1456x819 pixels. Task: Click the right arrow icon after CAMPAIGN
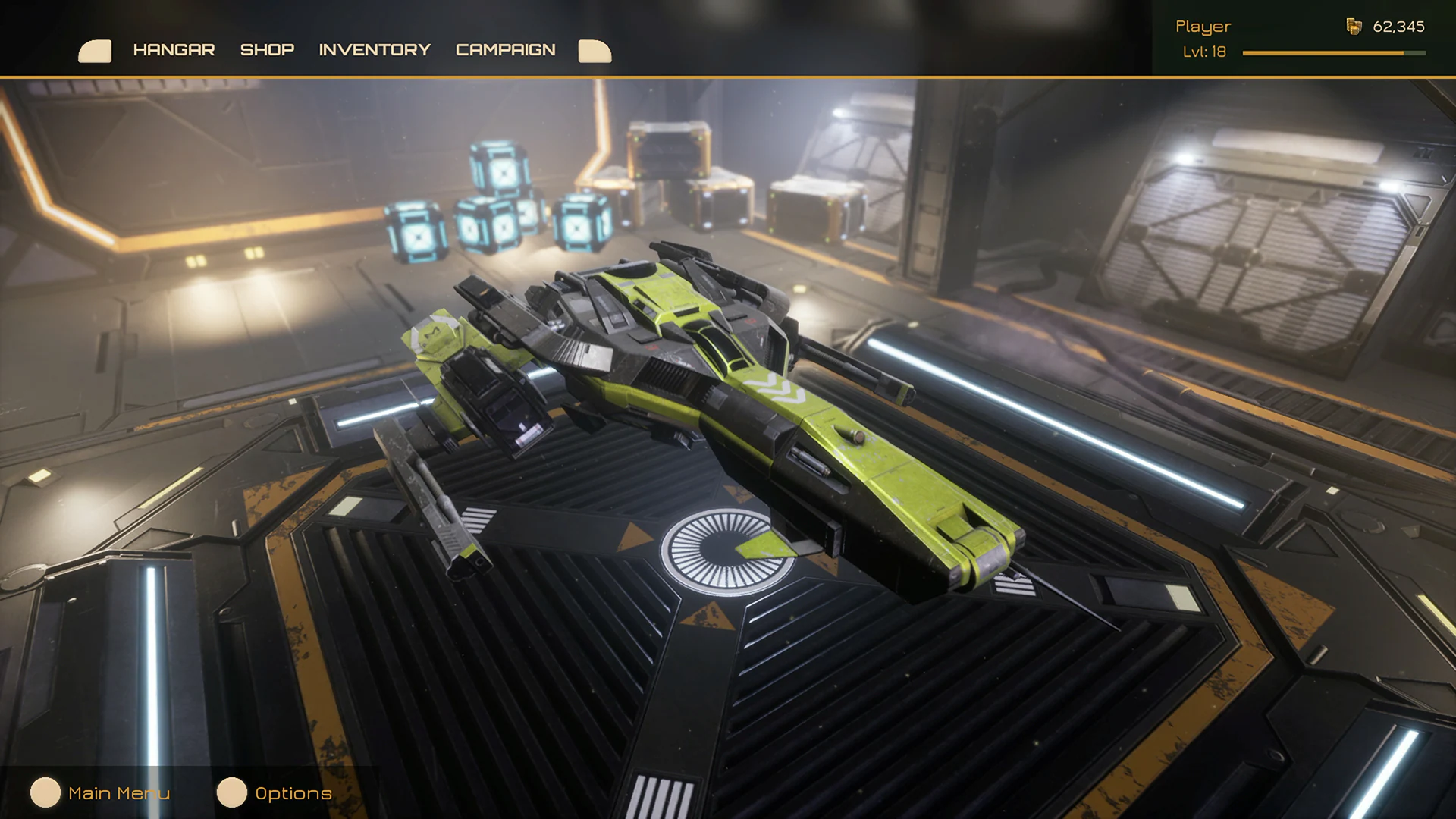[x=595, y=50]
